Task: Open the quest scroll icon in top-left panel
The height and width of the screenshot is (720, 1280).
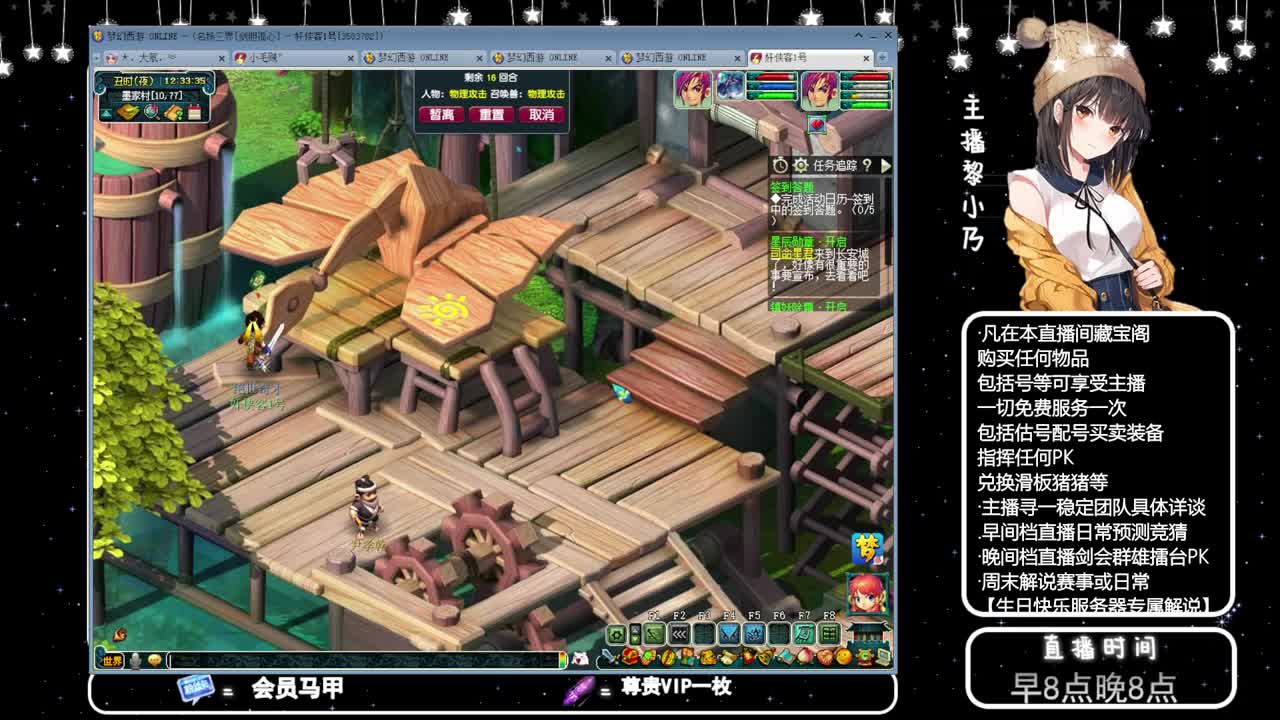Action: [x=173, y=113]
